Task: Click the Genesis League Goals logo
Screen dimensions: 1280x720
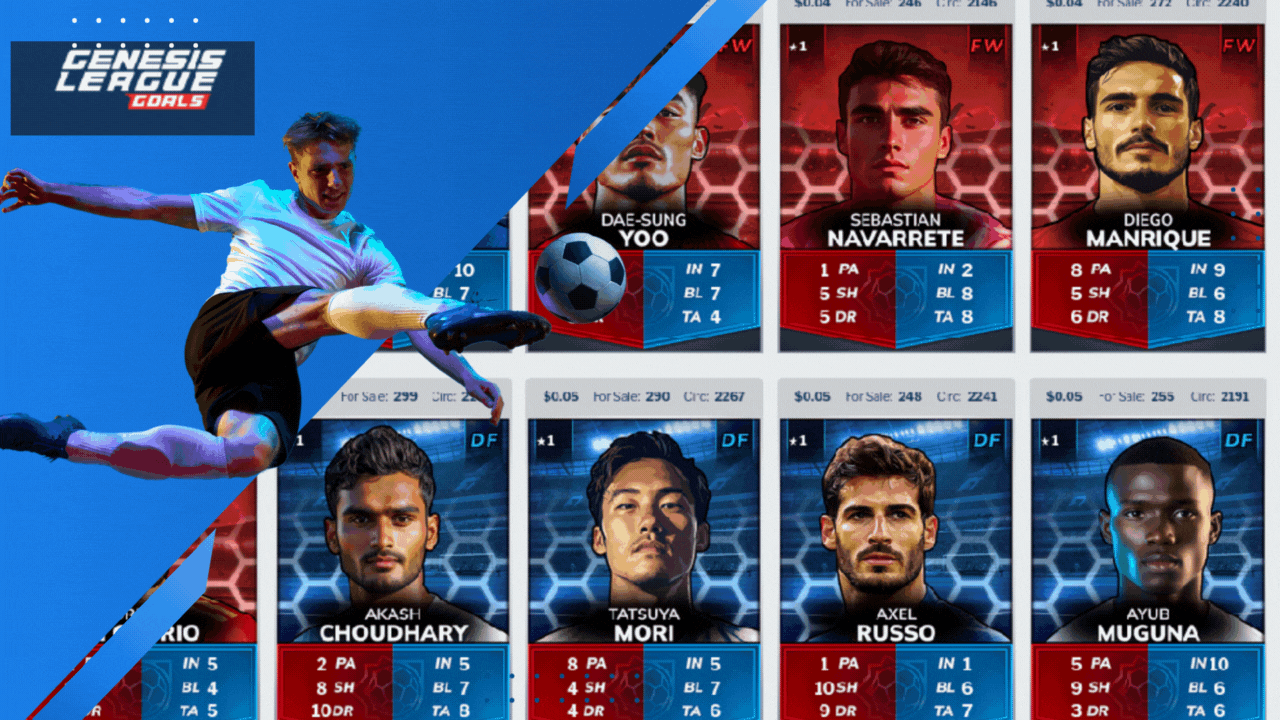Action: pyautogui.click(x=132, y=88)
